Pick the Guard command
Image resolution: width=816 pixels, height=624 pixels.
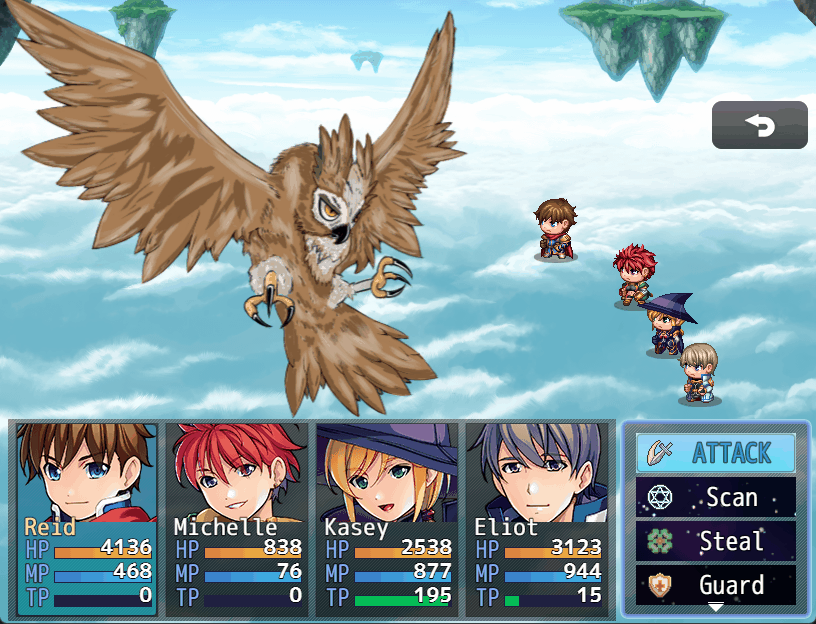pyautogui.click(x=716, y=584)
